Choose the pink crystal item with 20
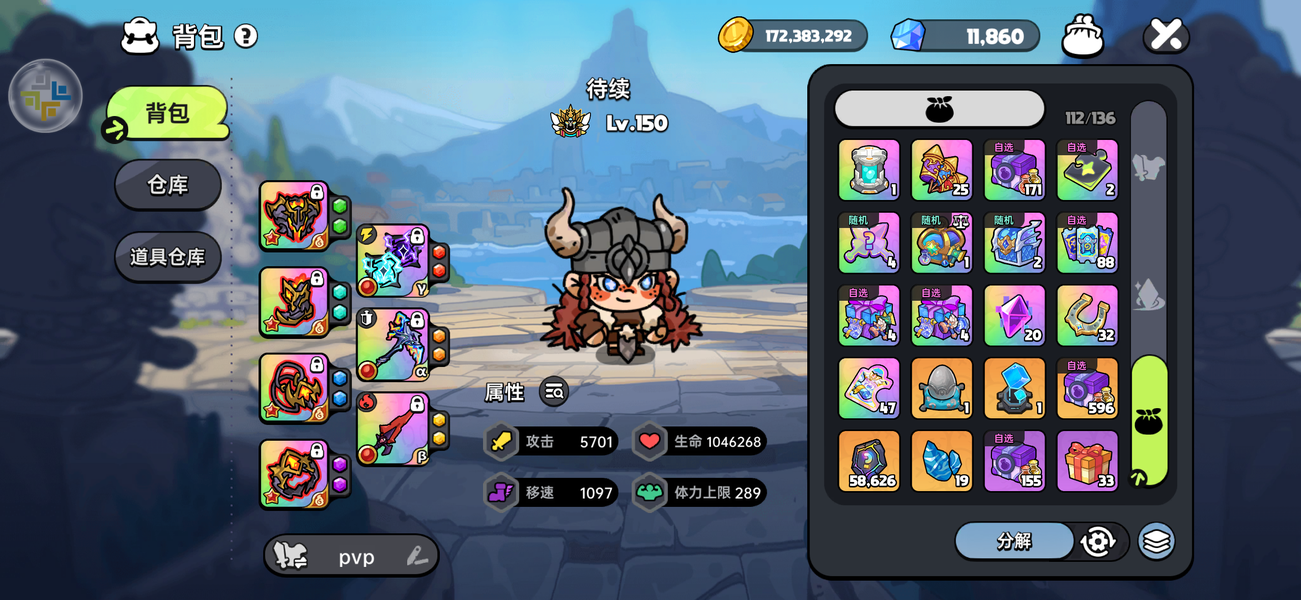Image resolution: width=1301 pixels, height=600 pixels. (1014, 315)
